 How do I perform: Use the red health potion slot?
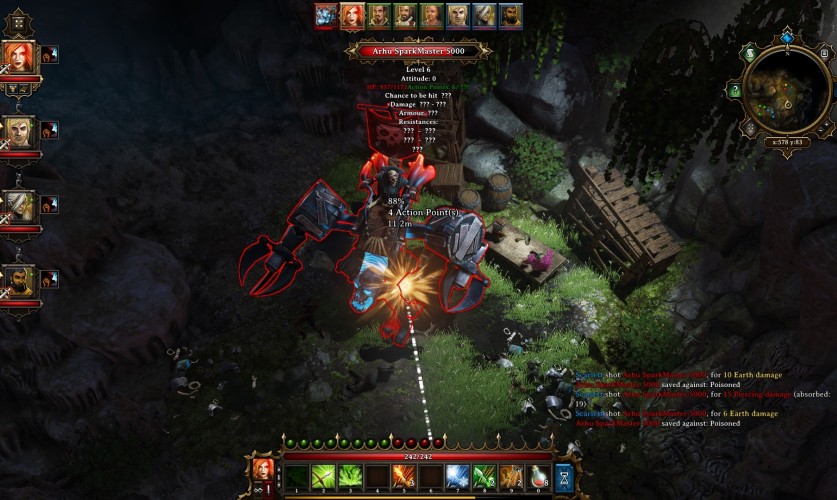click(x=539, y=476)
